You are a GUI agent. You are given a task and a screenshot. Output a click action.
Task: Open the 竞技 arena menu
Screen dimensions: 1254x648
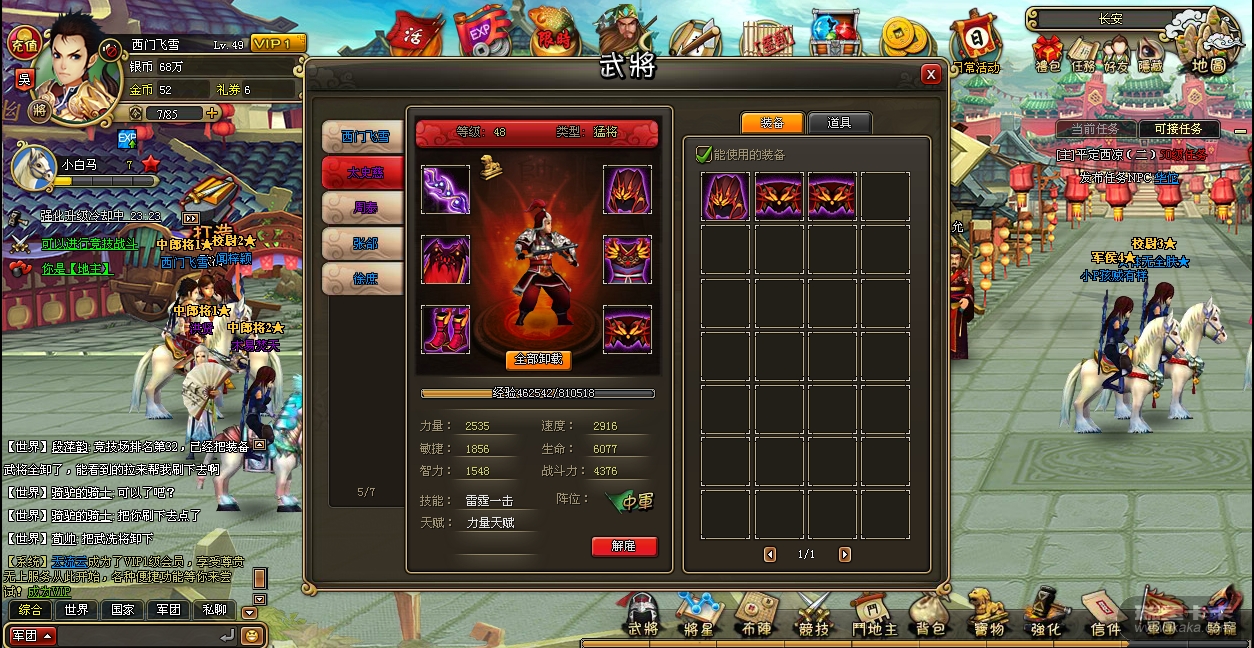814,615
